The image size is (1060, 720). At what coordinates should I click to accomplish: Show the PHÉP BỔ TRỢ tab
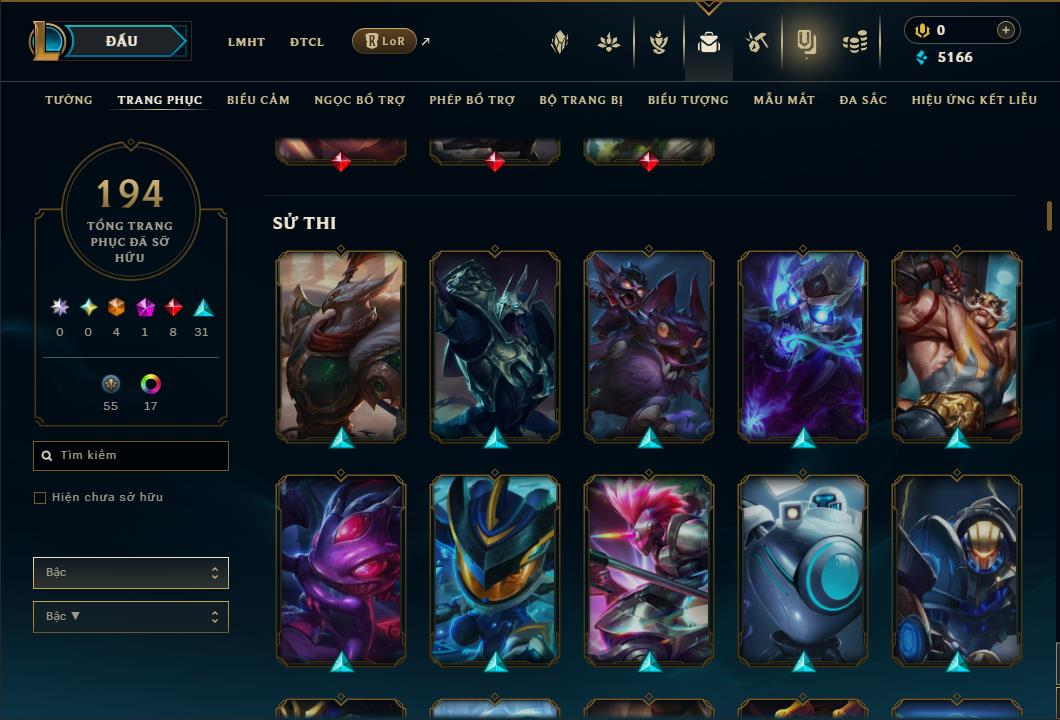(472, 100)
